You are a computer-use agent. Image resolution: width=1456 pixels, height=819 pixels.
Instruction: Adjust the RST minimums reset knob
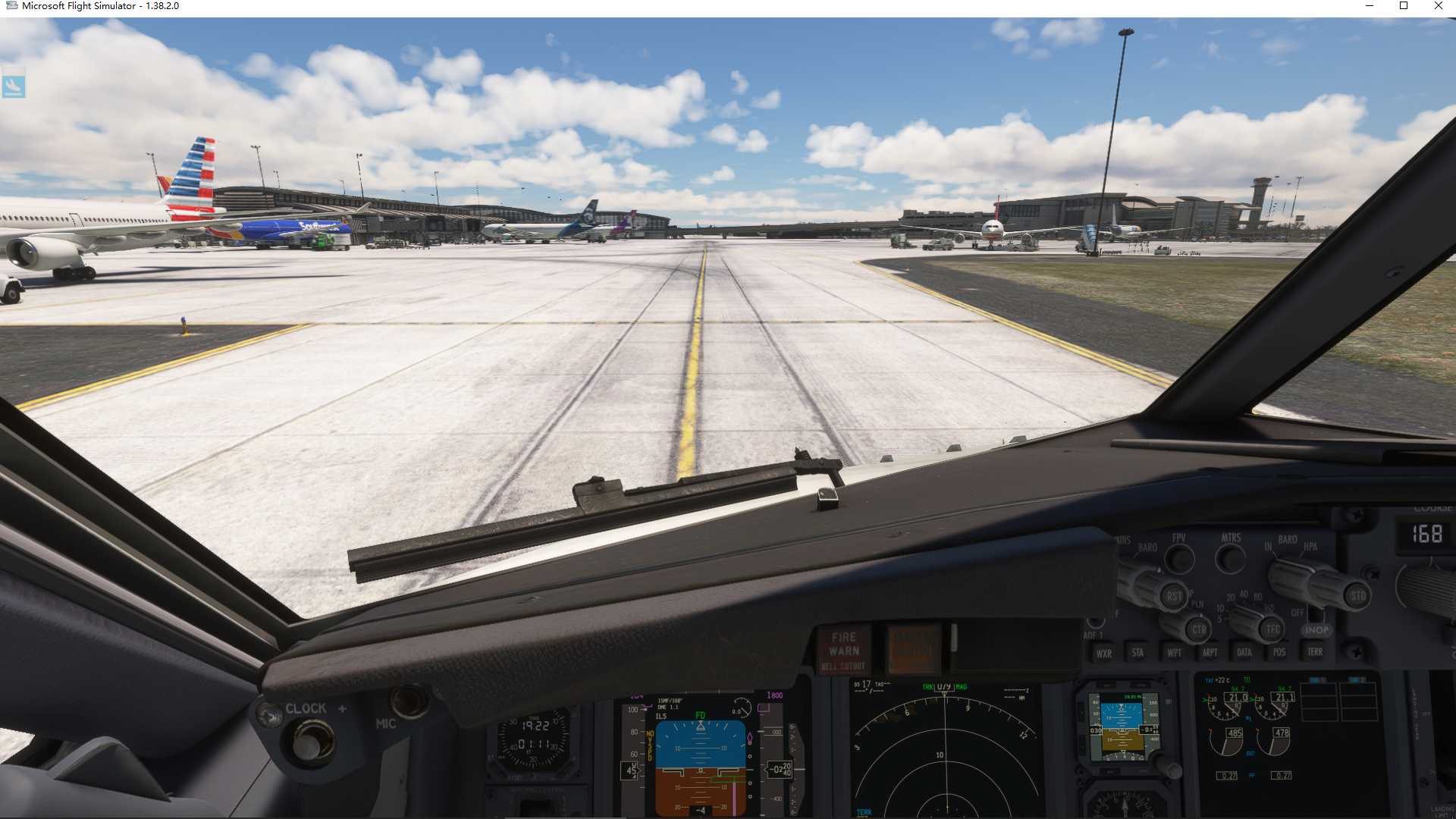[x=1175, y=597]
